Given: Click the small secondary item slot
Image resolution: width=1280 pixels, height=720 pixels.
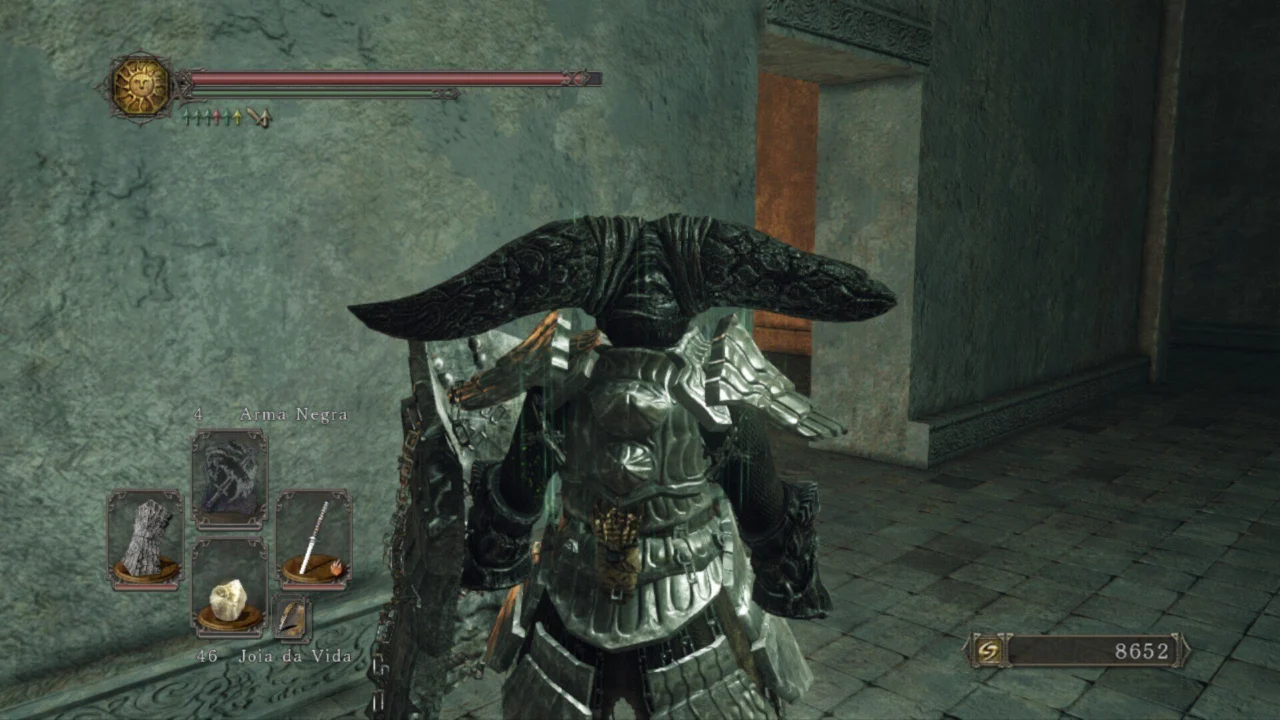Looking at the screenshot, I should click(291, 617).
